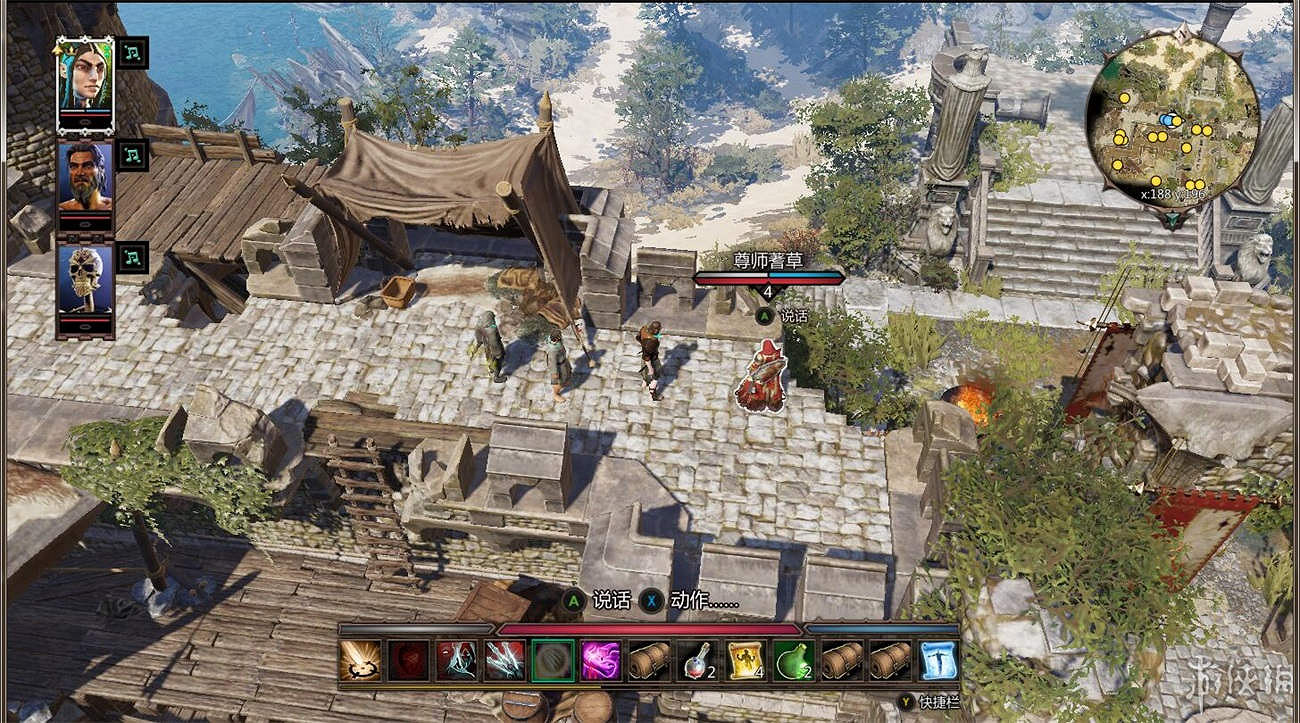Click the music note icon beside the elf portrait
Viewport: 1300px width, 723px height.
(x=132, y=52)
